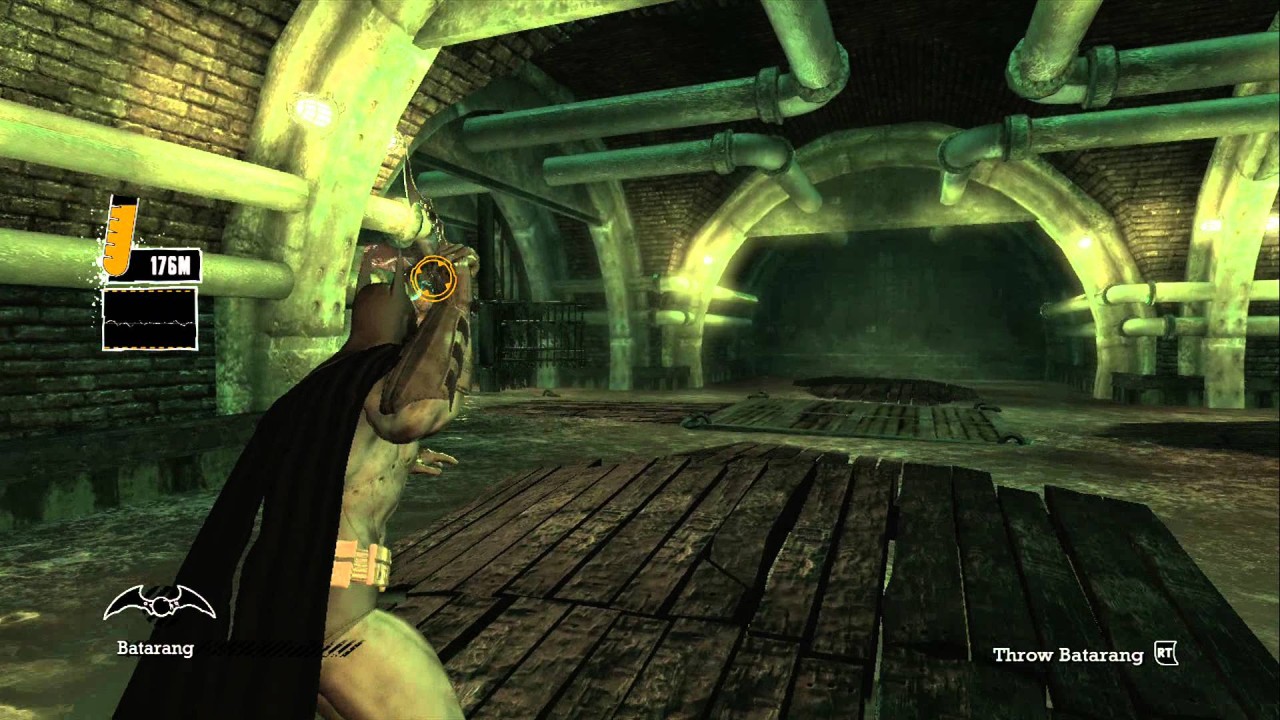The image size is (1280, 720).
Task: Select the Batarang gadget icon
Action: point(160,602)
